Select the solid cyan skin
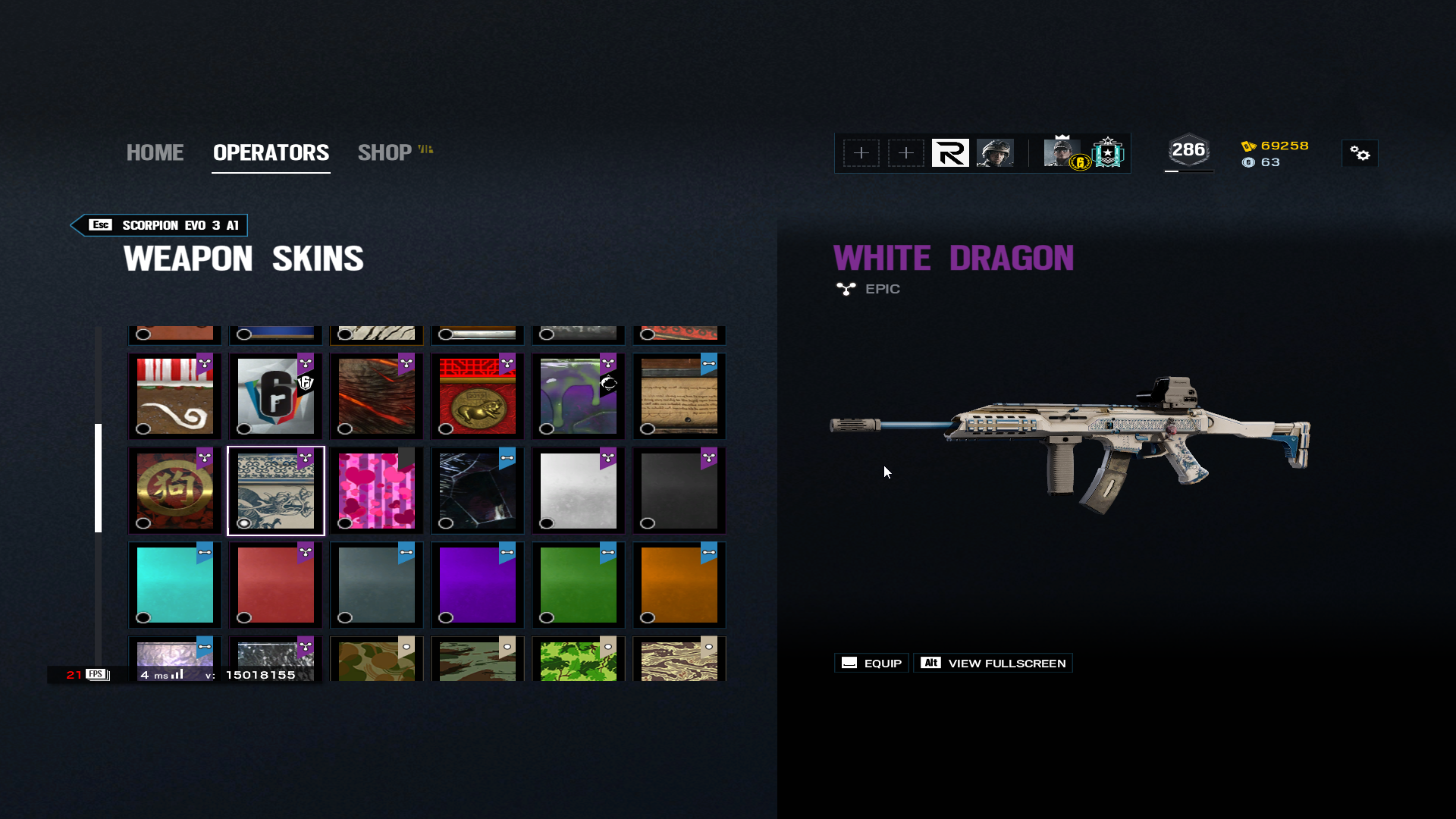The image size is (1456, 819). pos(174,585)
